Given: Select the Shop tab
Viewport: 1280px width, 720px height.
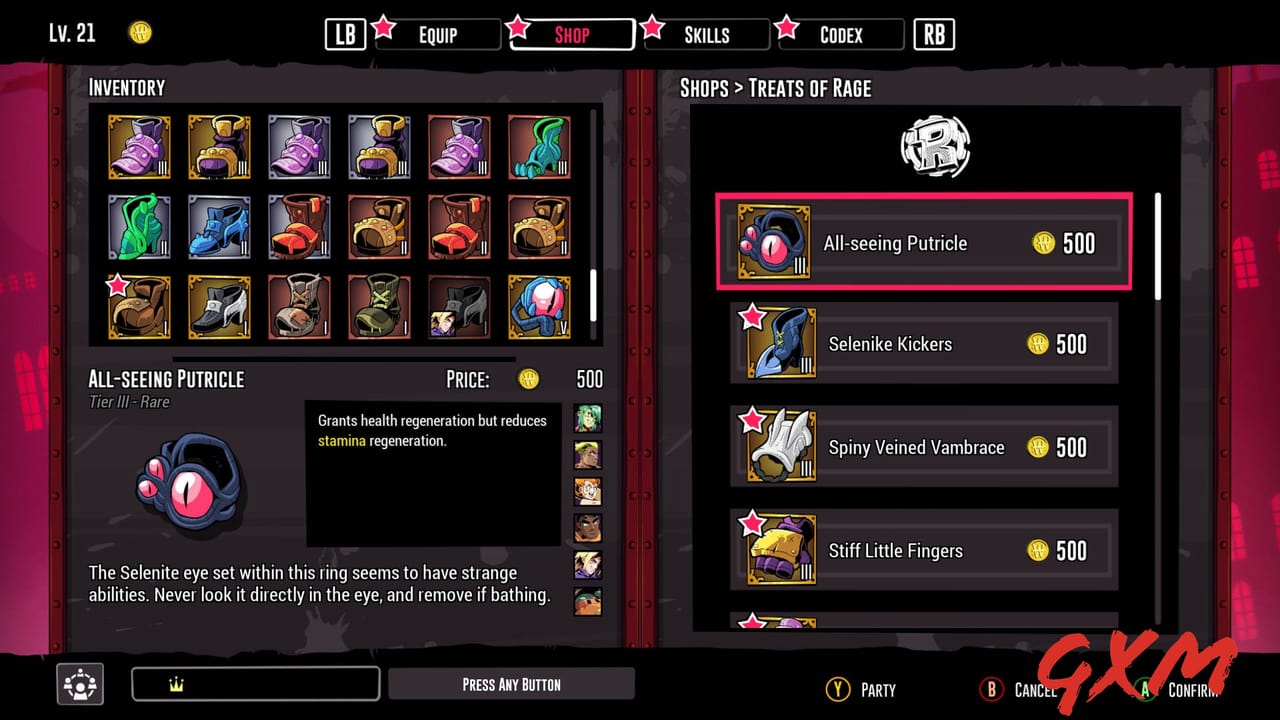Looking at the screenshot, I should (x=571, y=35).
